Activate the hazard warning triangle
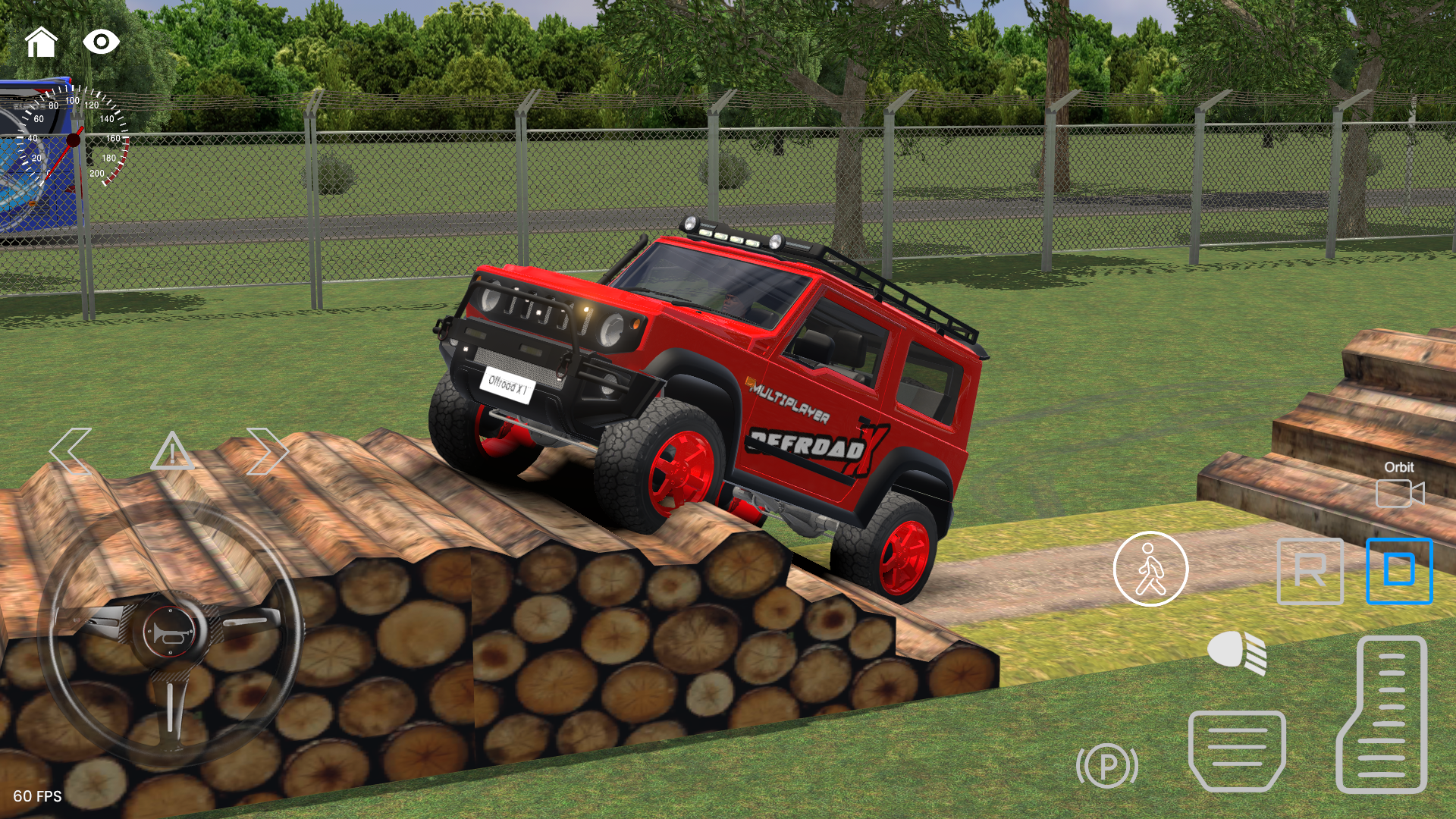This screenshot has width=1456, height=819. click(x=174, y=453)
